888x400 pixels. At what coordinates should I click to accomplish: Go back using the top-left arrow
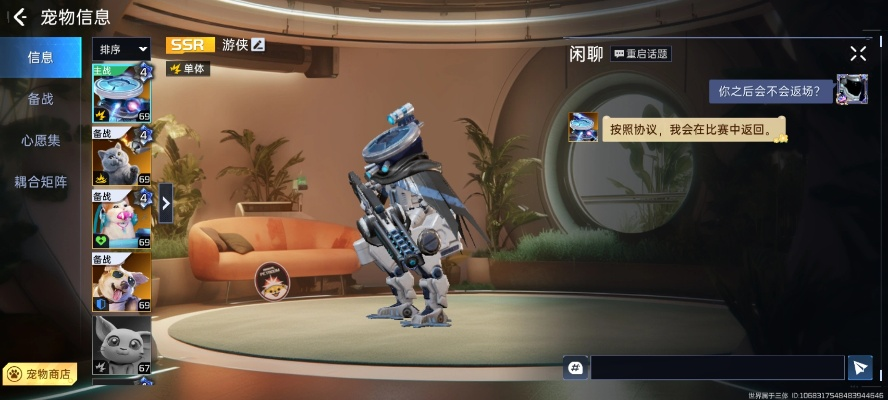[x=19, y=17]
